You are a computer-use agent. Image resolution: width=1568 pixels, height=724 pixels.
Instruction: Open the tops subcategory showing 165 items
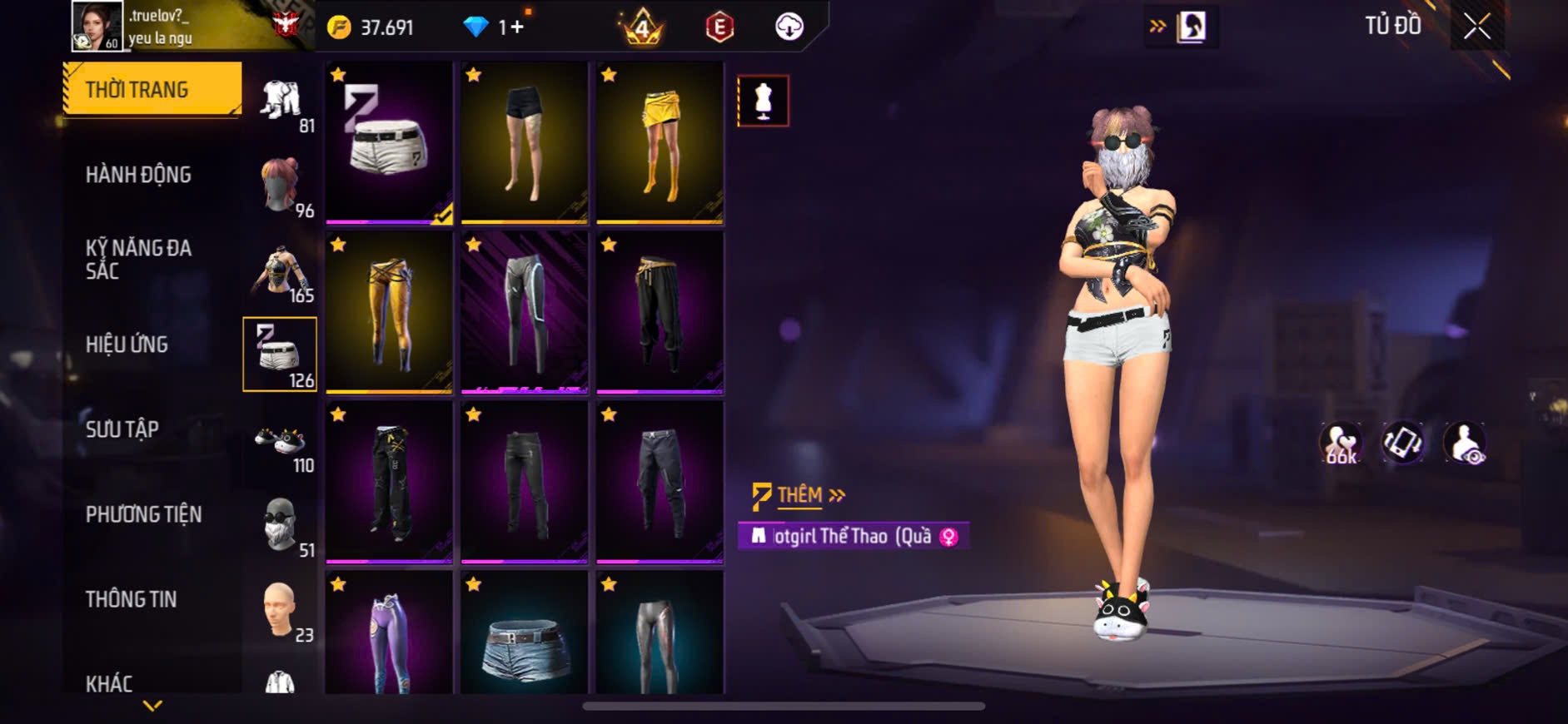point(281,271)
